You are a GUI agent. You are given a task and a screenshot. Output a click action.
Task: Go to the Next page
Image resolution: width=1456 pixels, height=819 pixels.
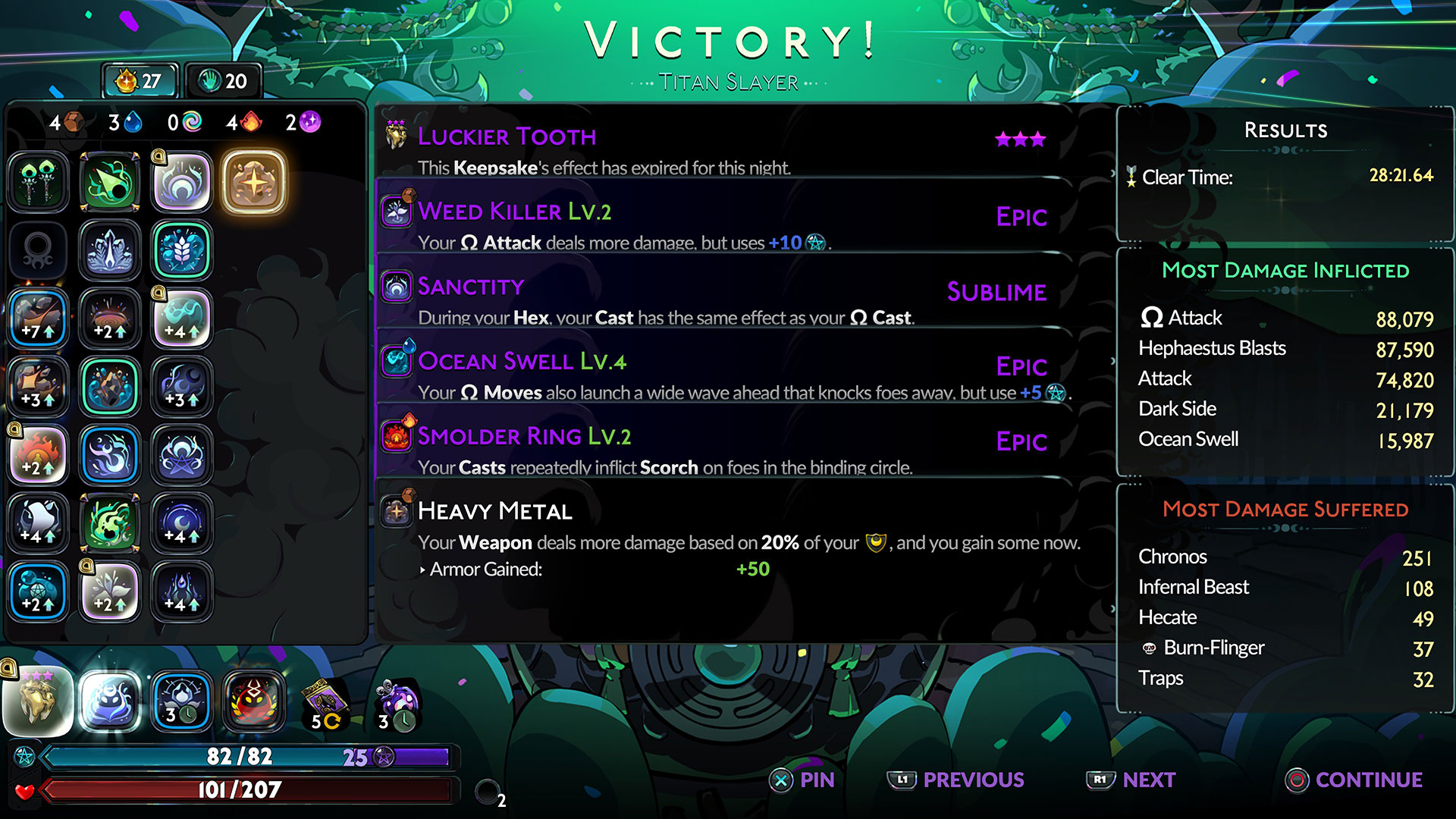(x=1131, y=780)
